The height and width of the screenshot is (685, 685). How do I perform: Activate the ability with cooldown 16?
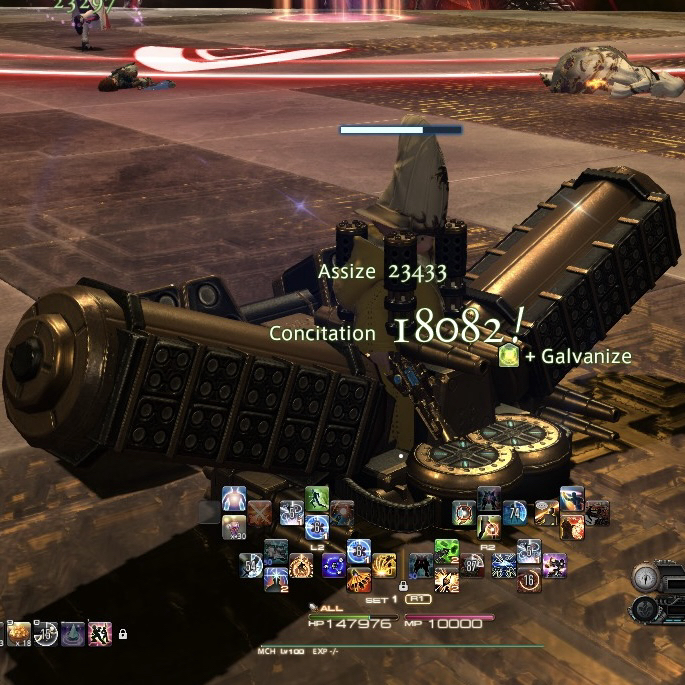click(x=529, y=580)
